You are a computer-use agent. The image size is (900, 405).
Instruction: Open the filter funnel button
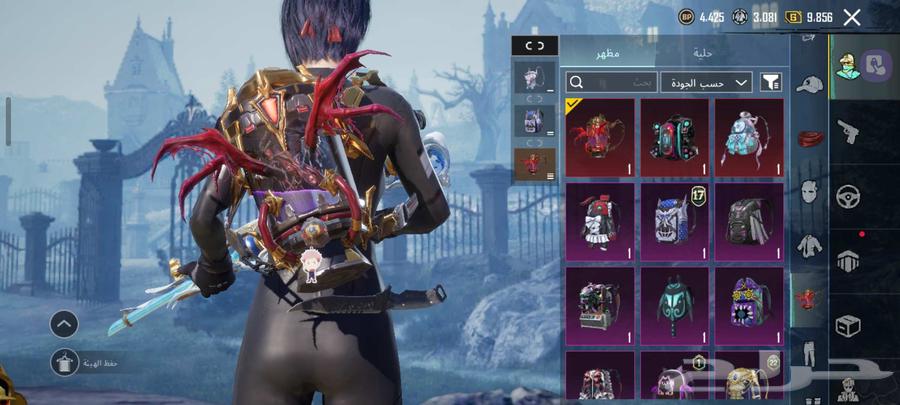point(771,82)
